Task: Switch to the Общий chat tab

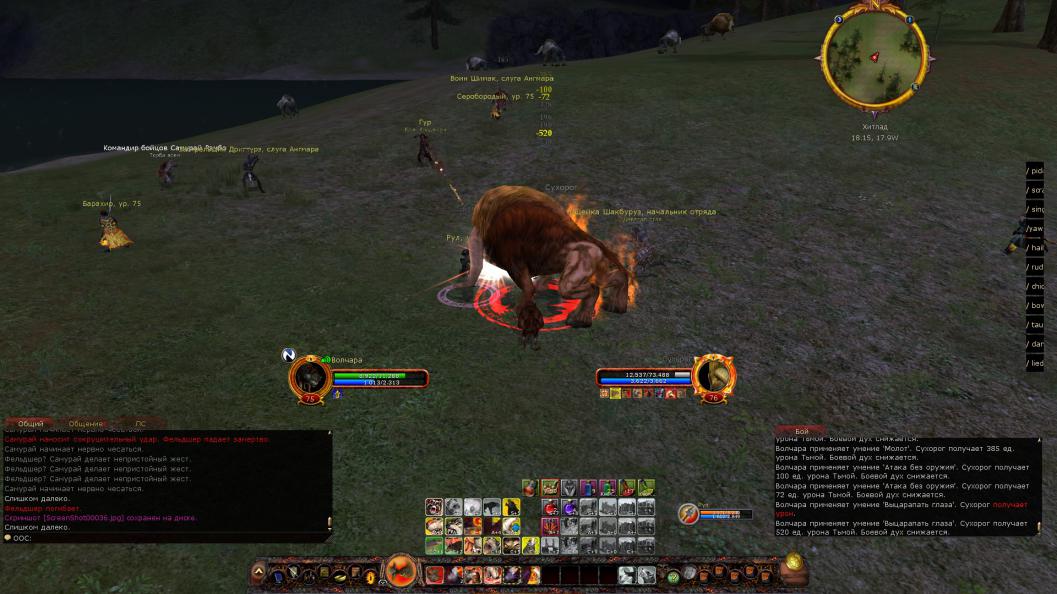Action: pyautogui.click(x=31, y=424)
